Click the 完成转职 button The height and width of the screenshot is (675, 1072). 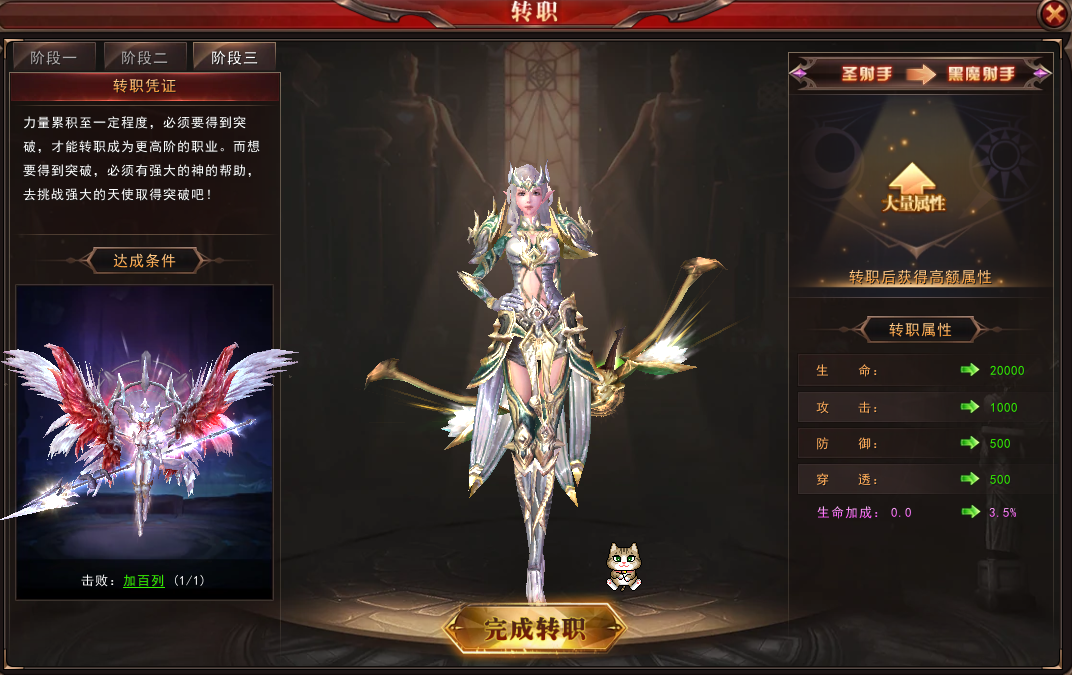[534, 629]
